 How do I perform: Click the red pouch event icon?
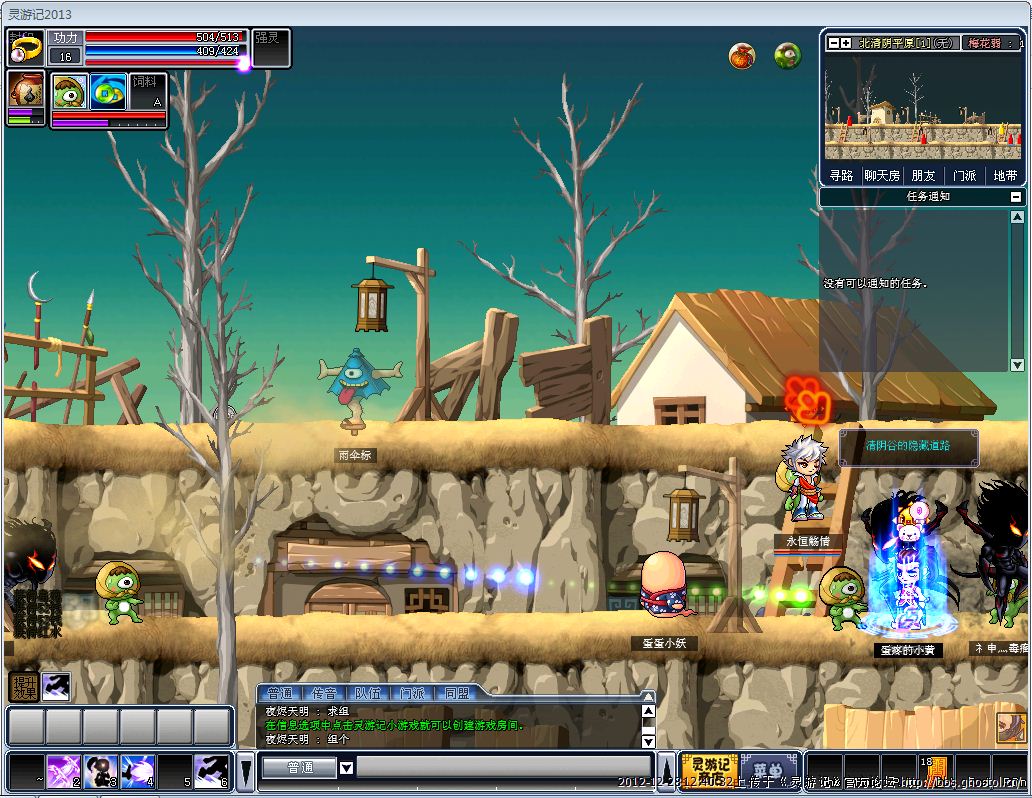[x=742, y=56]
